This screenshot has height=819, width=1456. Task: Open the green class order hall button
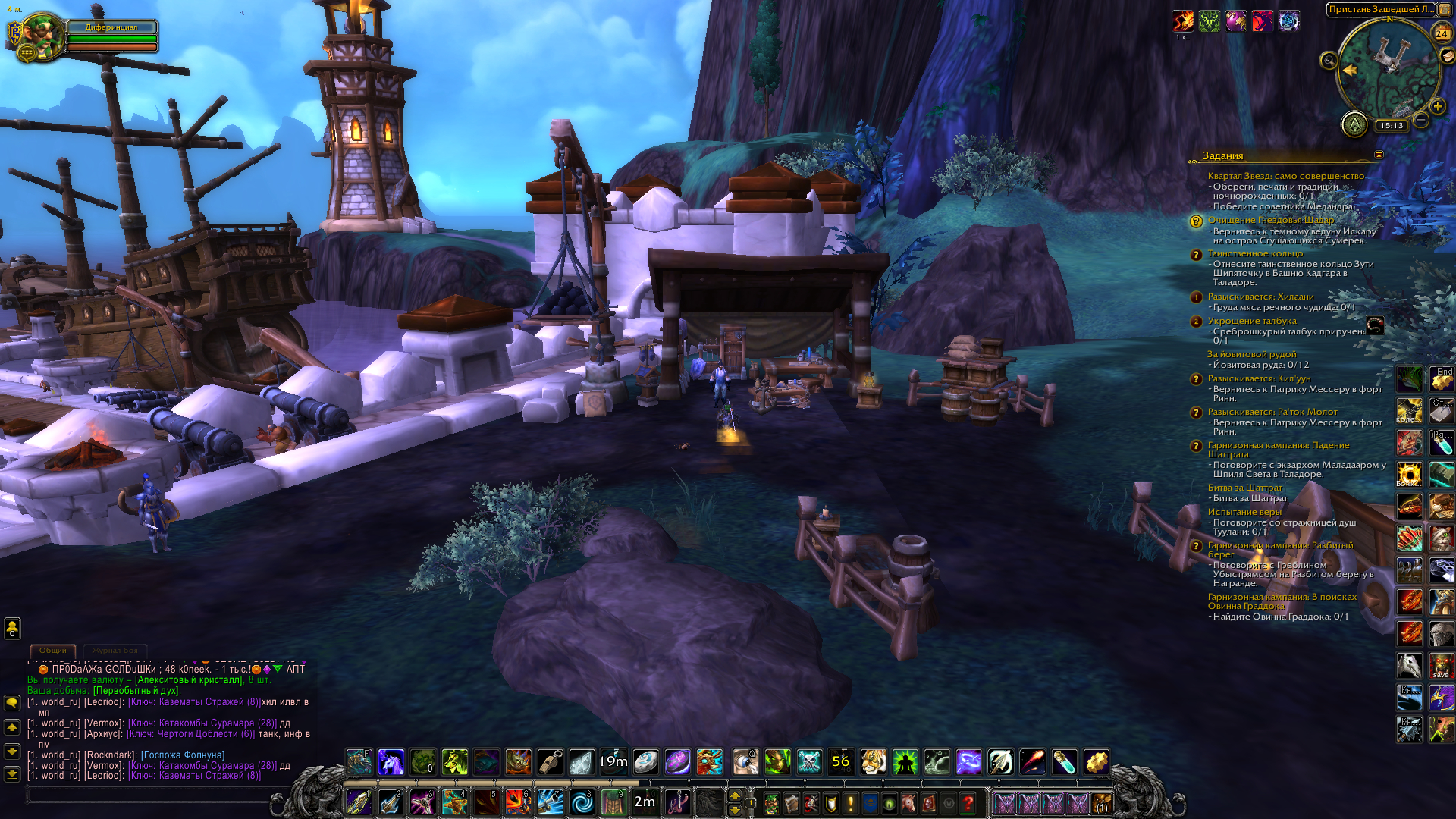(1354, 124)
